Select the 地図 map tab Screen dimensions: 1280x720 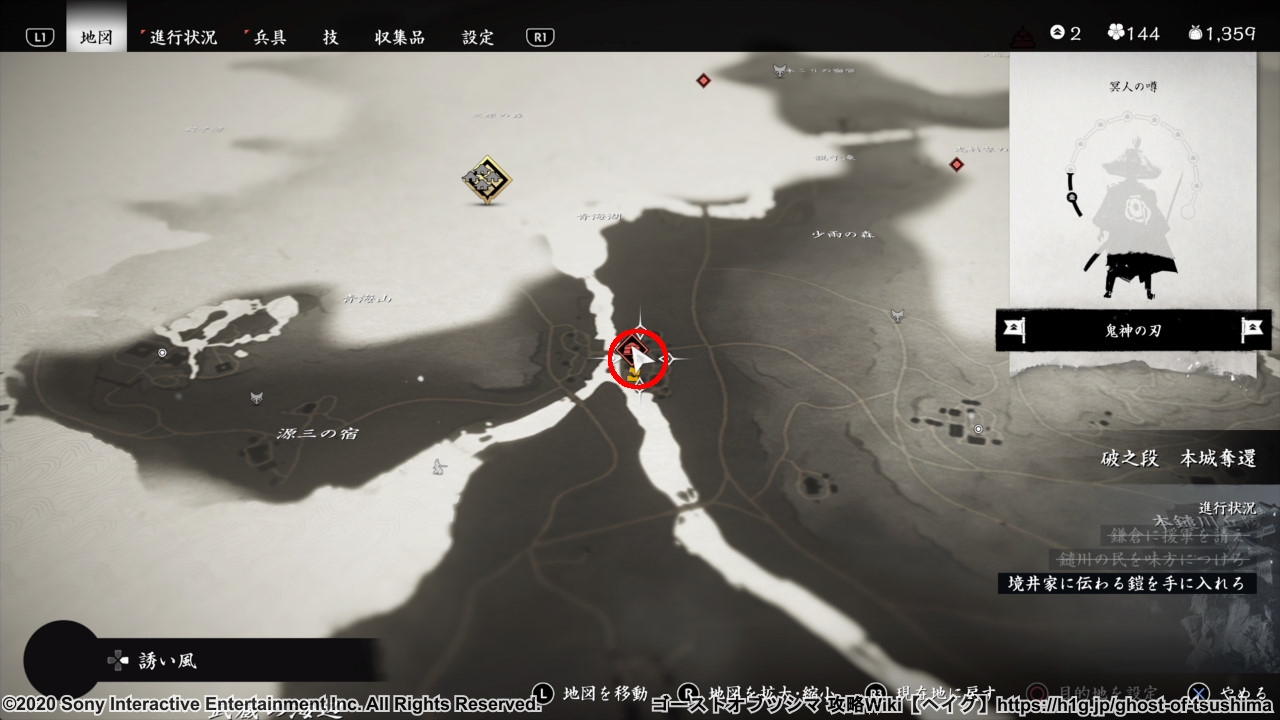coord(97,37)
